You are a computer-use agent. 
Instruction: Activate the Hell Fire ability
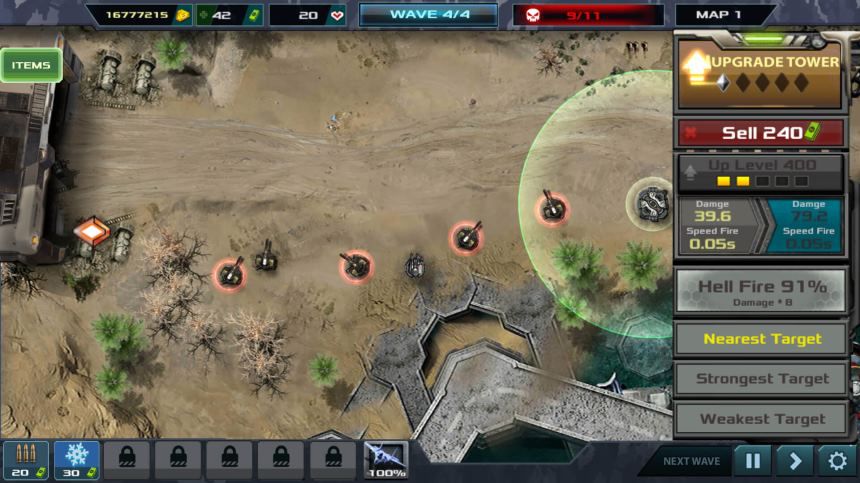[x=762, y=292]
